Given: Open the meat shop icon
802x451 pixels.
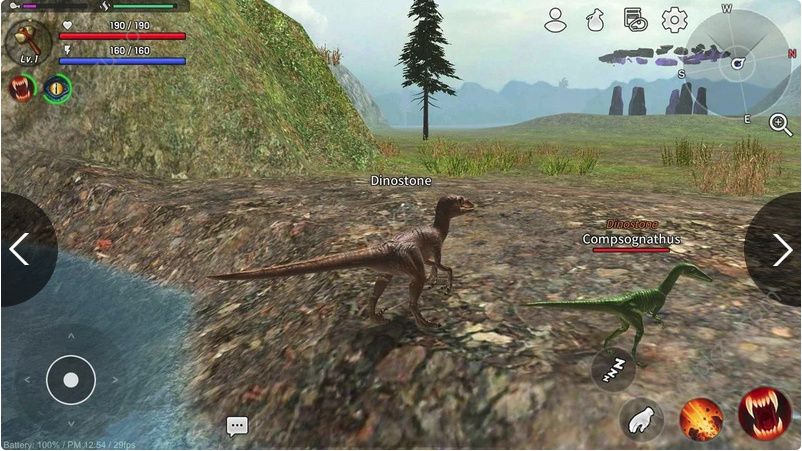Looking at the screenshot, I should (634, 19).
